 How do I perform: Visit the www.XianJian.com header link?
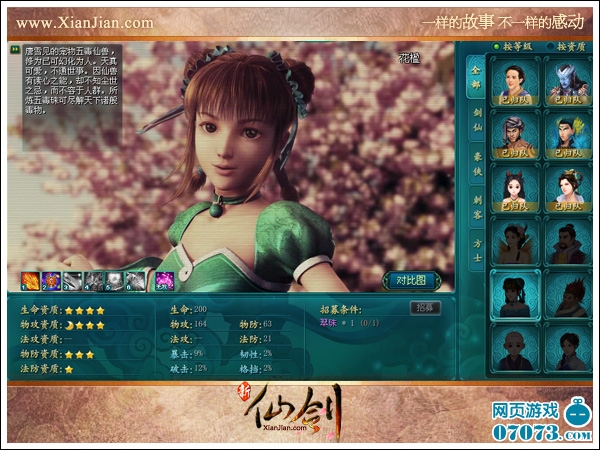click(85, 21)
